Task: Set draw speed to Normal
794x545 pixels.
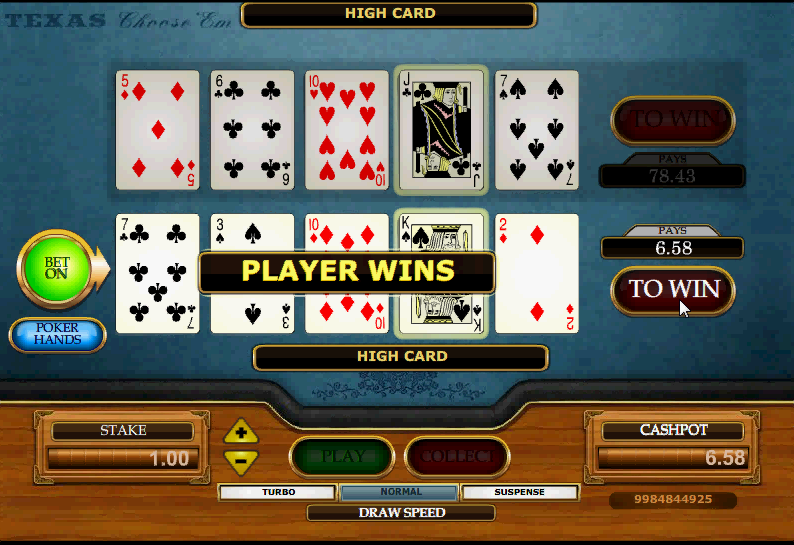Action: tap(400, 492)
